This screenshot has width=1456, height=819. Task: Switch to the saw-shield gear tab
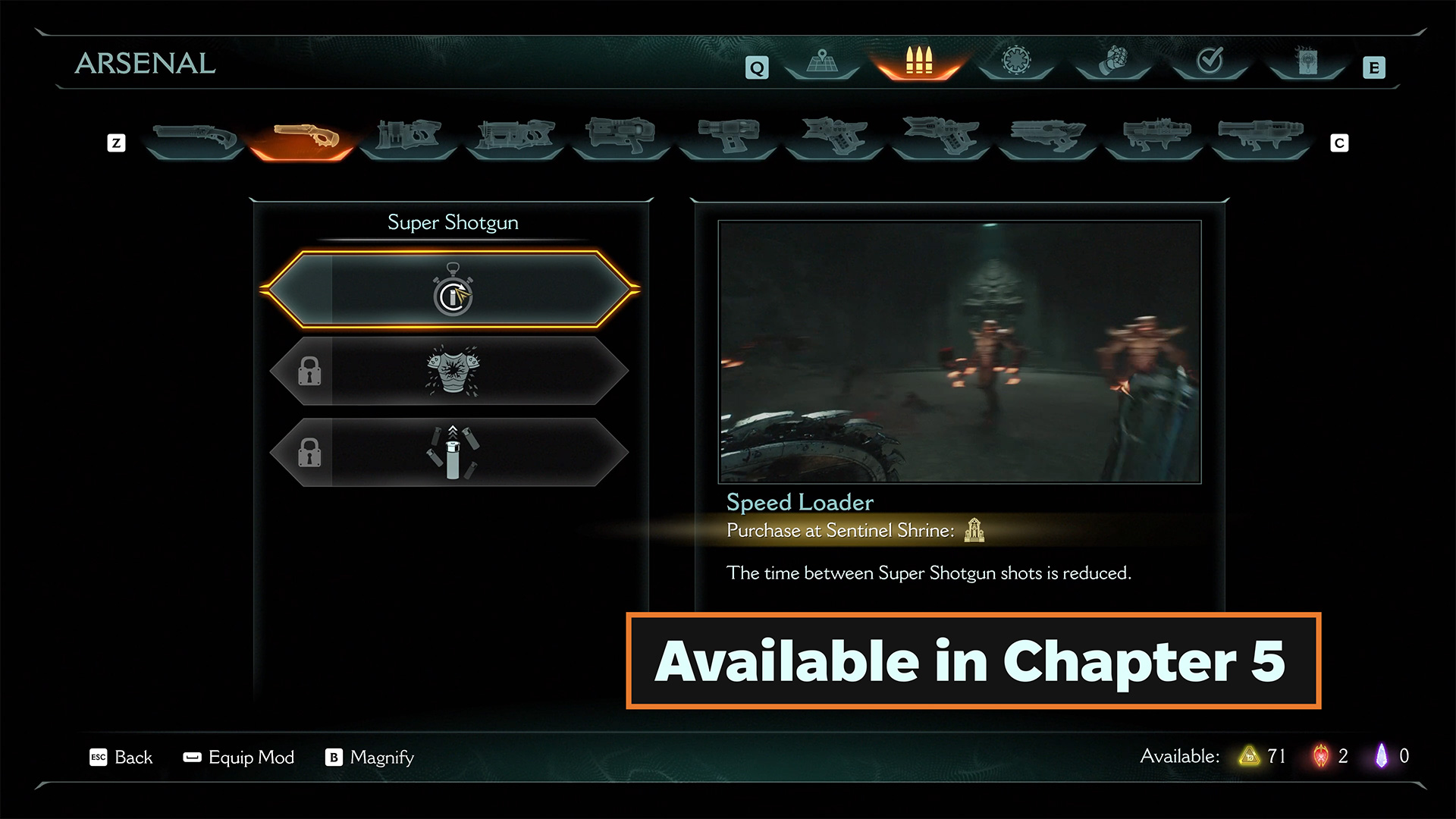pyautogui.click(x=1016, y=61)
